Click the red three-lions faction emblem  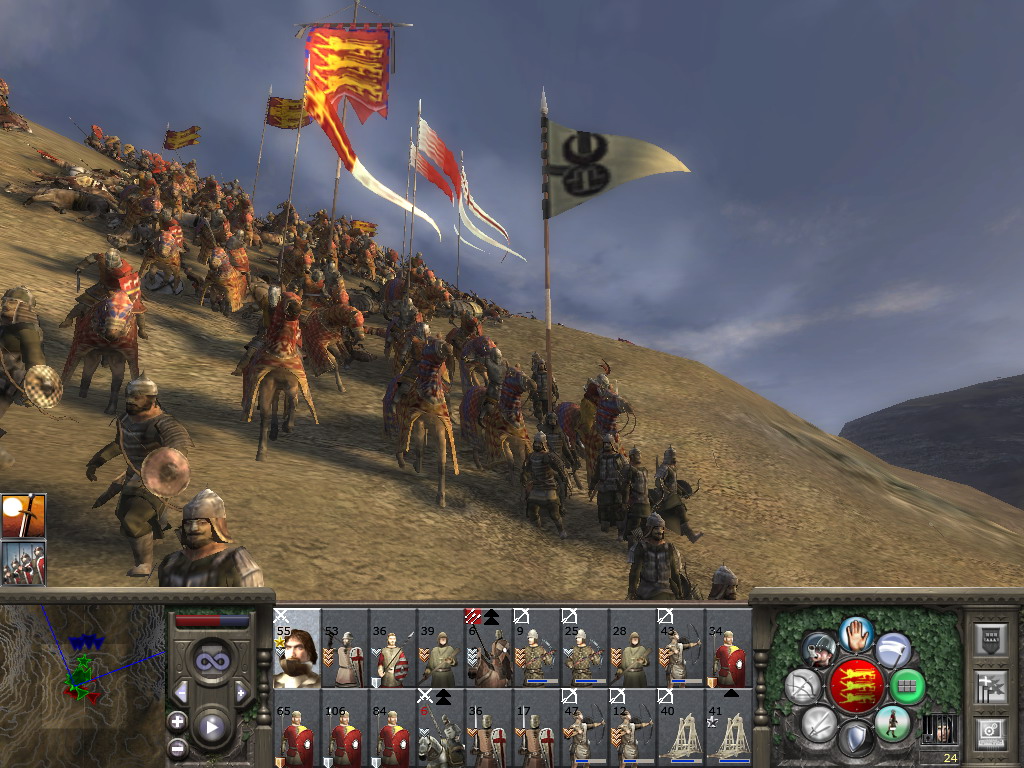856,686
